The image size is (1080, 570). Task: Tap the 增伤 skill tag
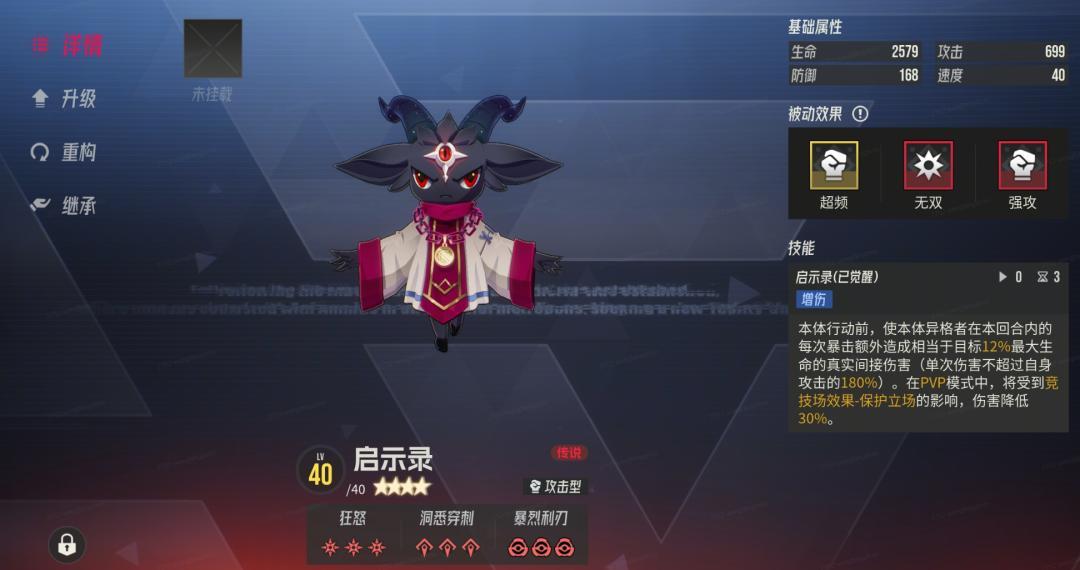tap(814, 299)
